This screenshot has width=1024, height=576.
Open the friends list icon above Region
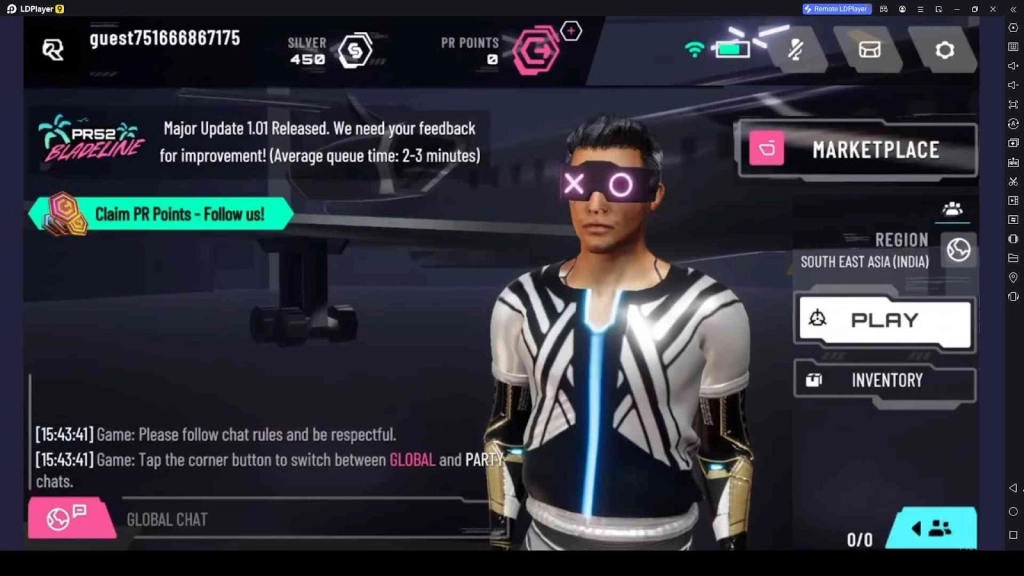[x=952, y=209]
